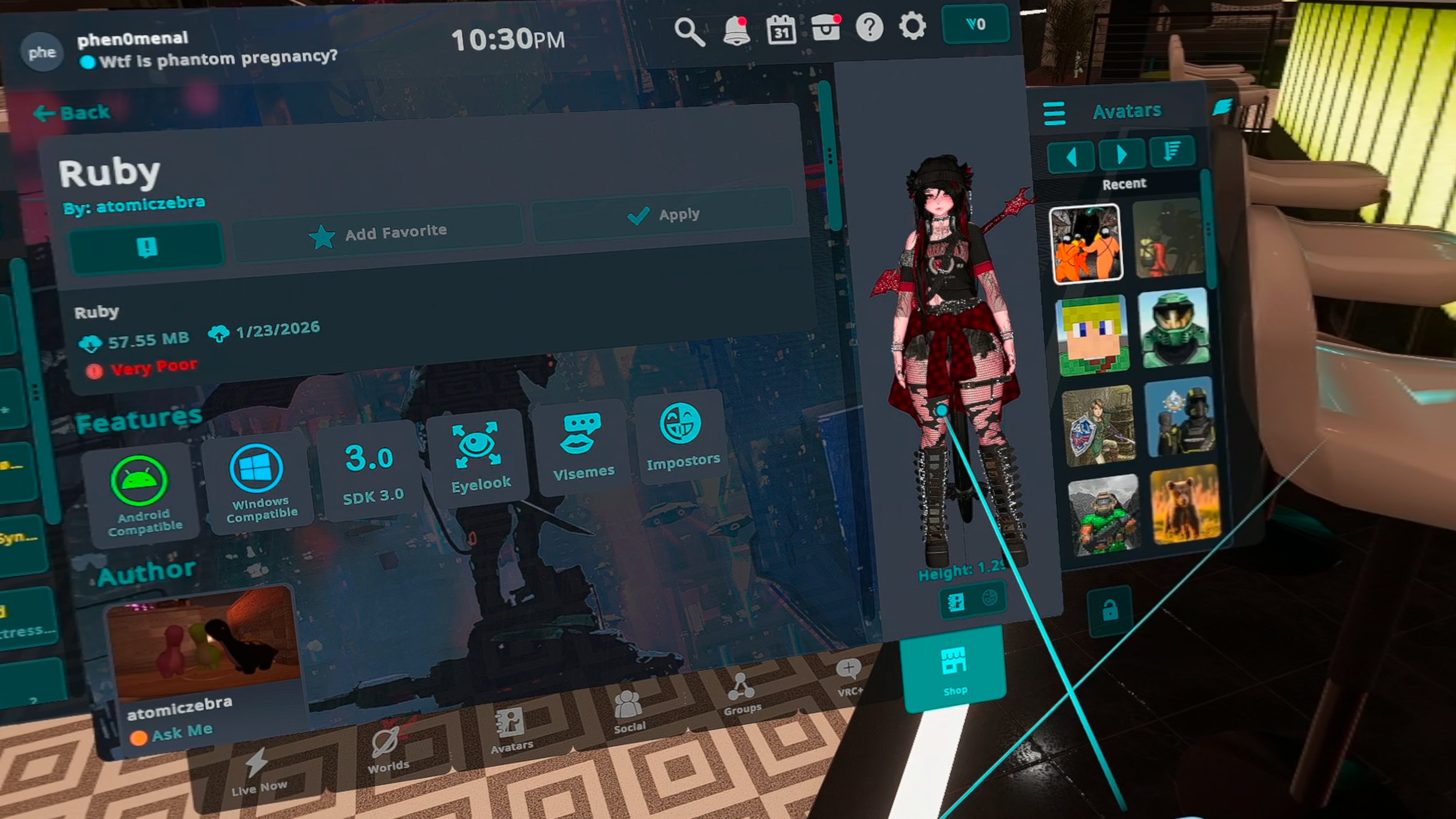1456x819 pixels.
Task: Apply the Ruby avatar
Action: point(662,215)
